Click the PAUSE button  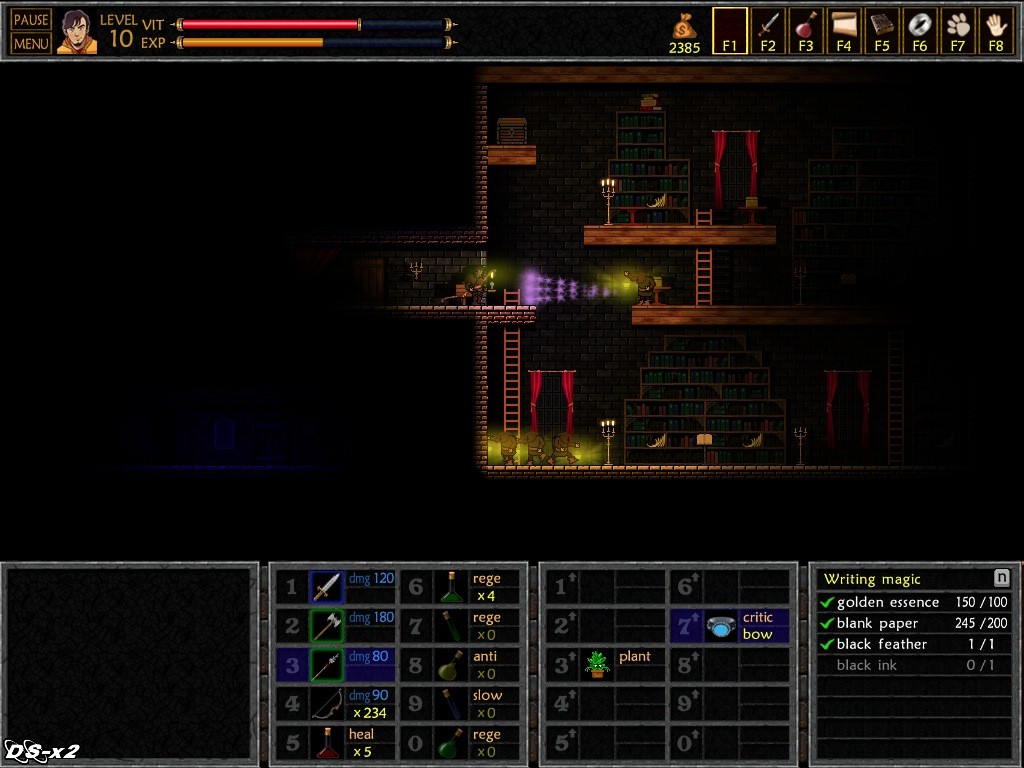pyautogui.click(x=31, y=20)
